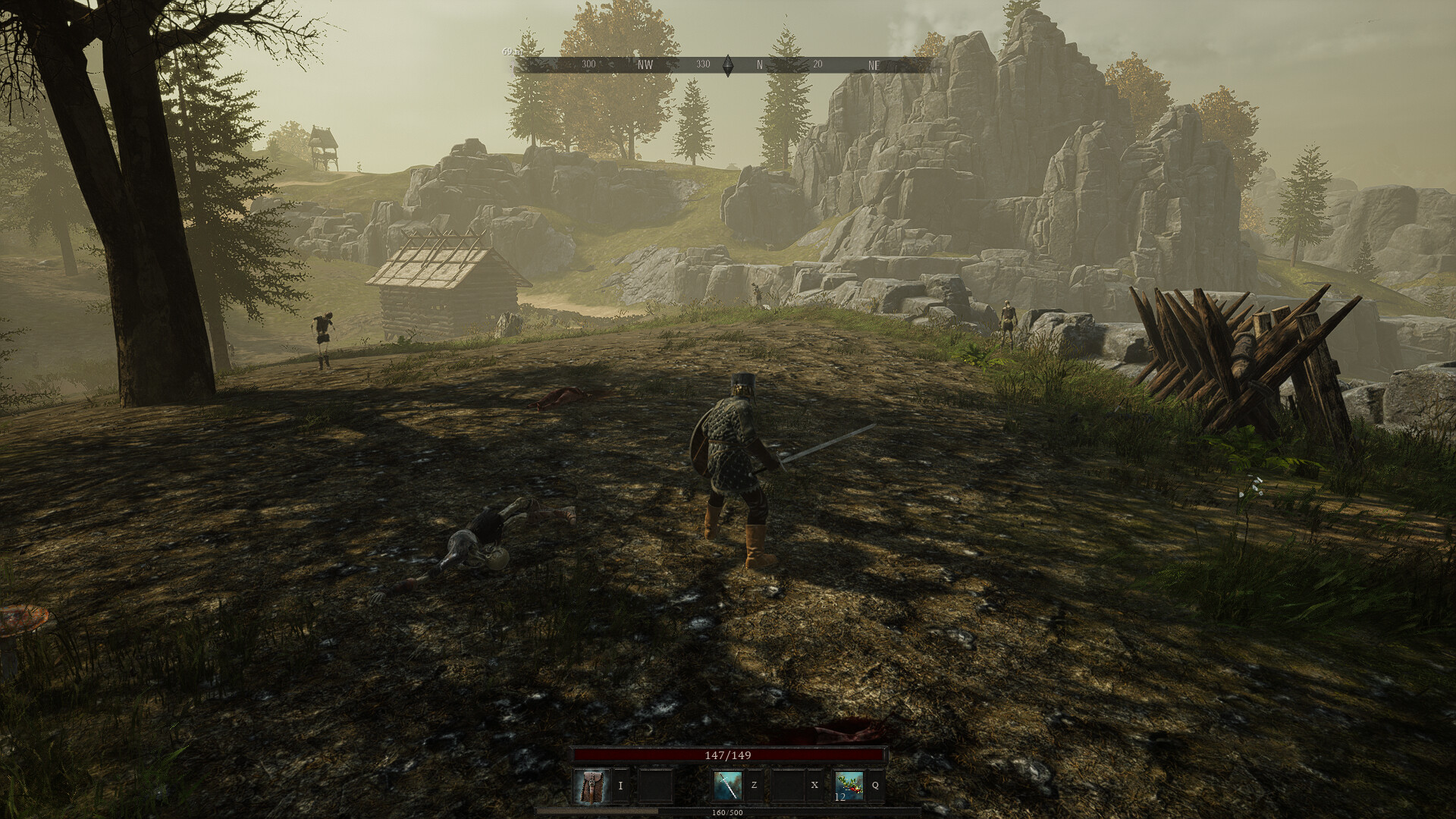This screenshot has width=1456, height=819.
Task: Select the sword weapon slot
Action: pyautogui.click(x=727, y=786)
